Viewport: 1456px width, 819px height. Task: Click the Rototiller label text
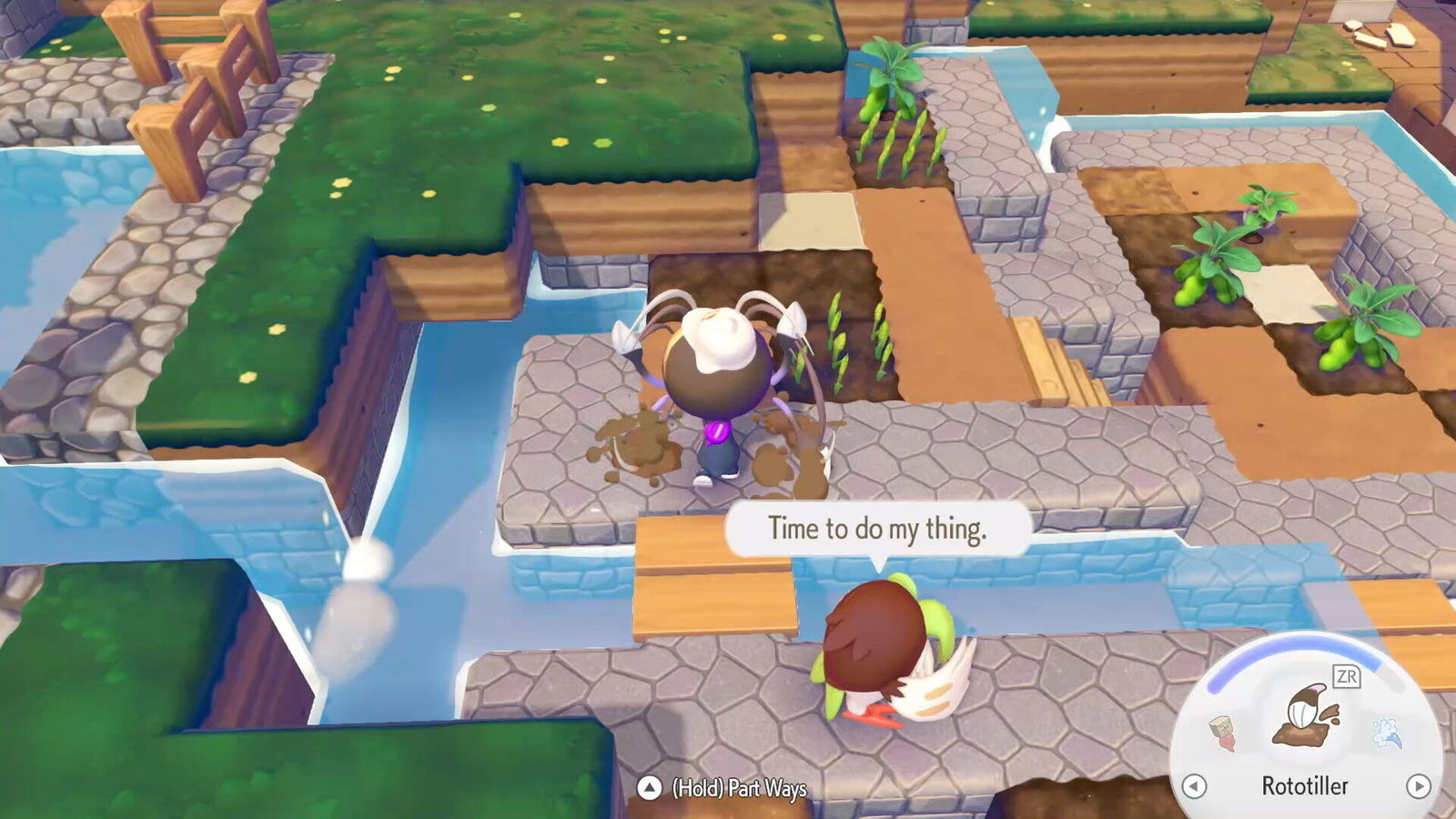1305,784
